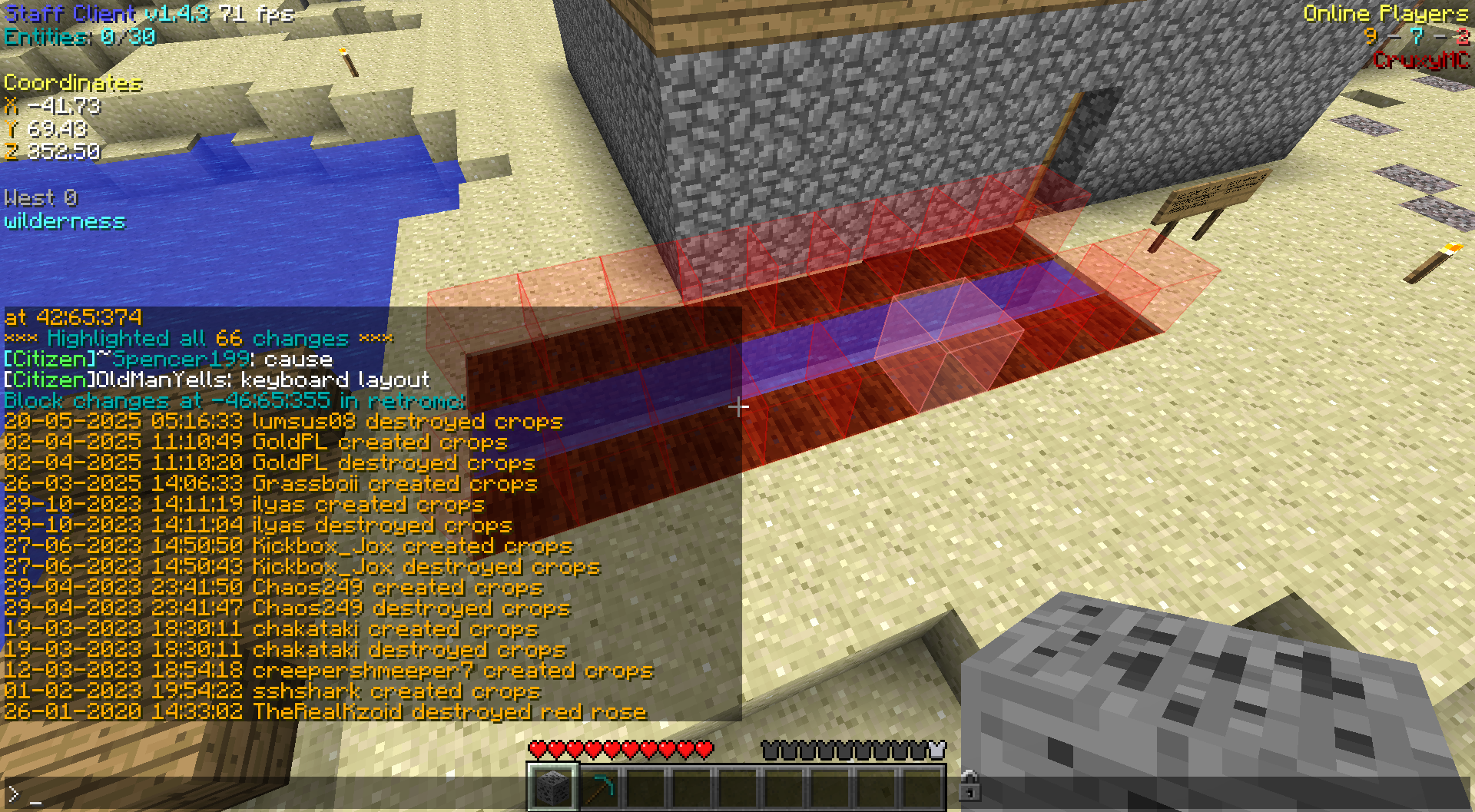Click the 'Block changes at -46:65:355' chat header
The height and width of the screenshot is (812, 1475).
click(234, 401)
